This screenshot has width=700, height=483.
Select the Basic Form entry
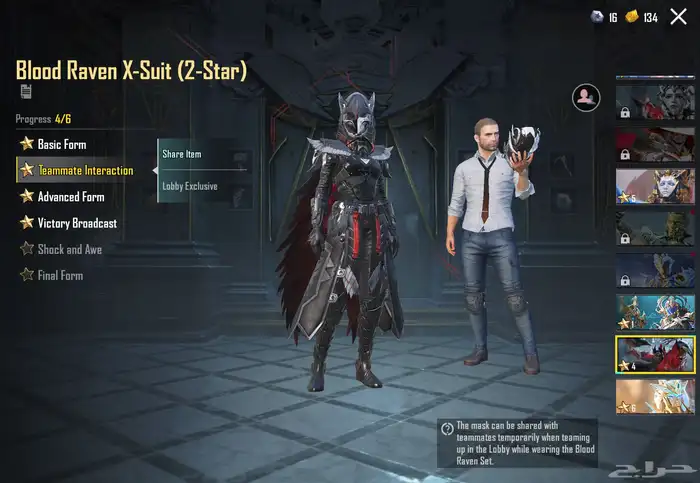62,144
